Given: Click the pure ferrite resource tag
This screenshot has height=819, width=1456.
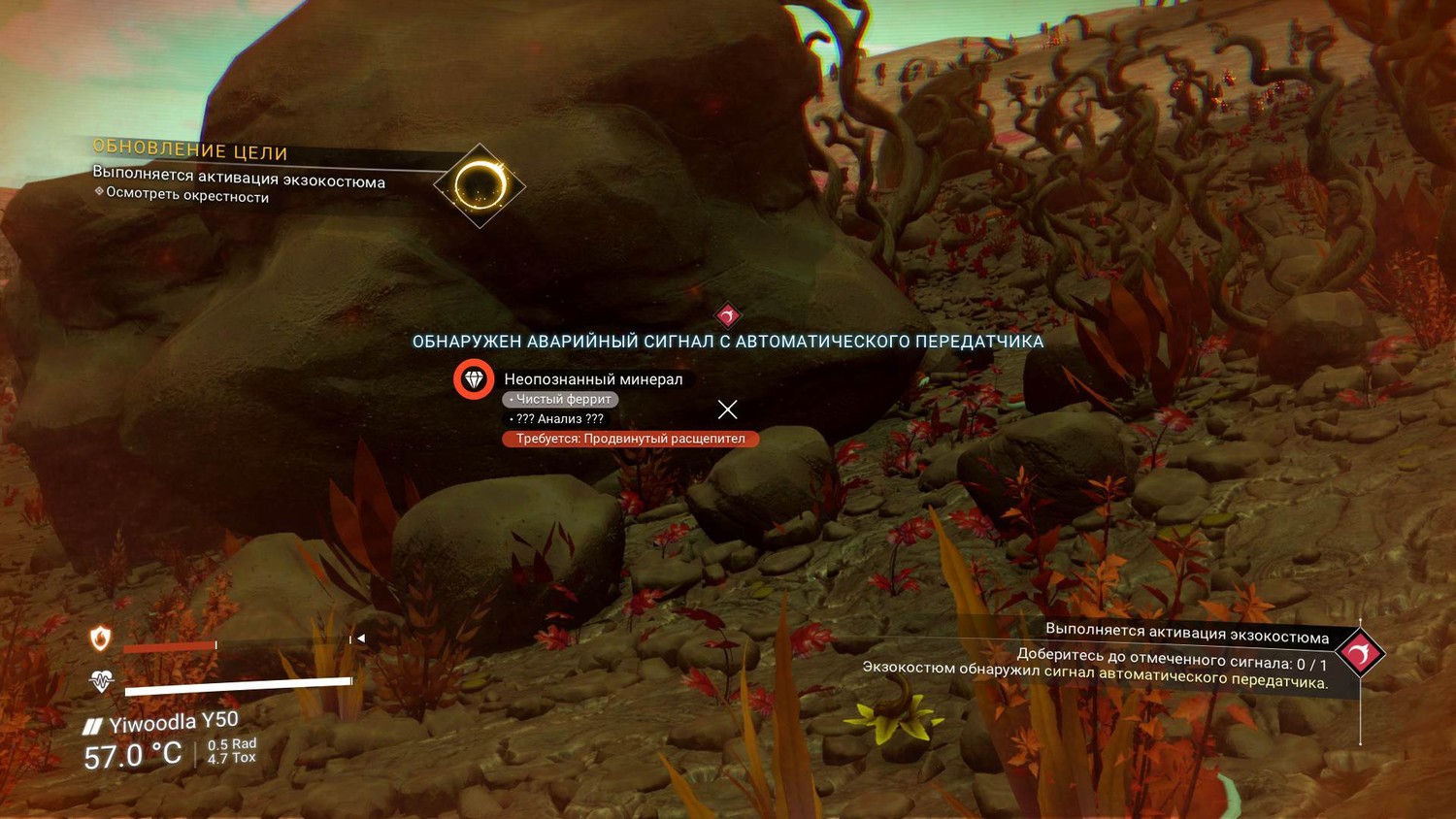Looking at the screenshot, I should pyautogui.click(x=560, y=399).
